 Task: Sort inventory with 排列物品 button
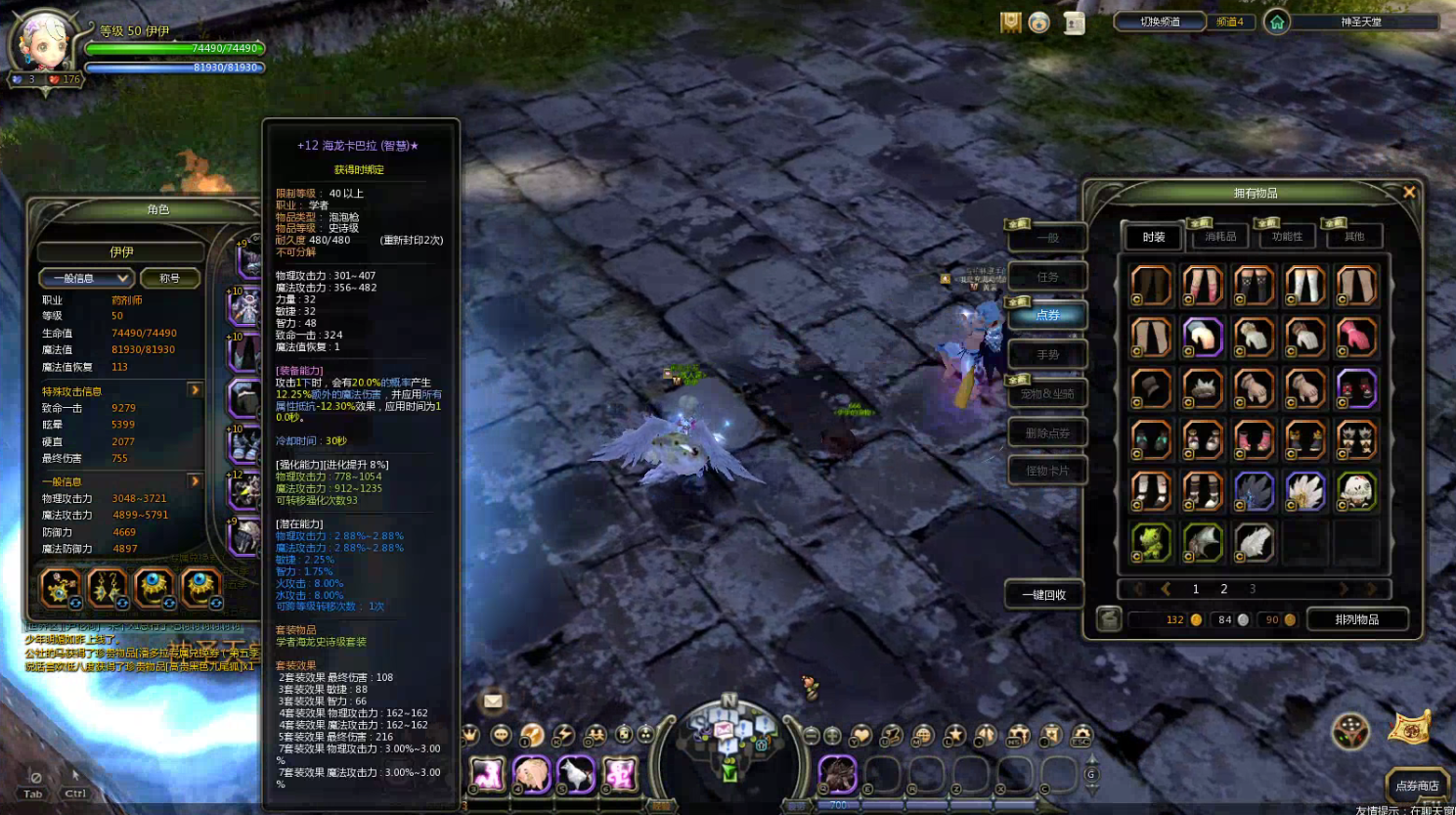(1356, 619)
